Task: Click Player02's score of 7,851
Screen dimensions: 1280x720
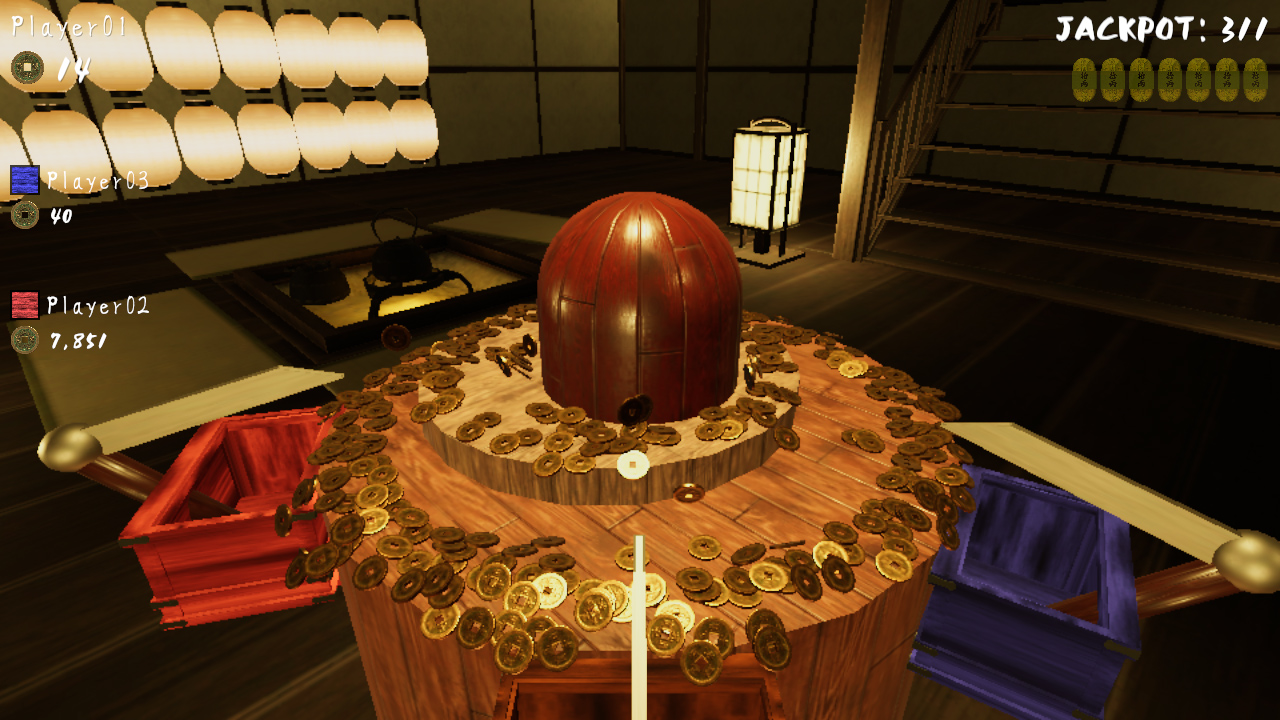Action: point(78,340)
